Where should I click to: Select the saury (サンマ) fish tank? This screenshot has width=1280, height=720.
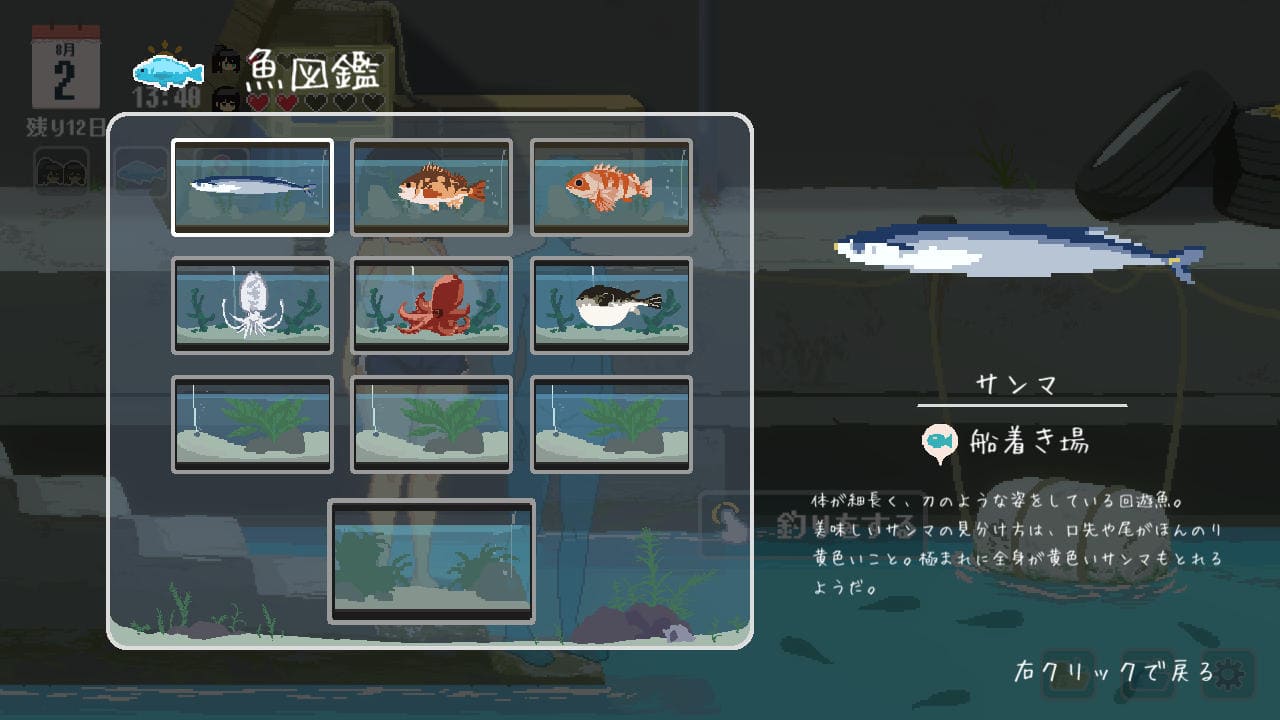coord(252,187)
